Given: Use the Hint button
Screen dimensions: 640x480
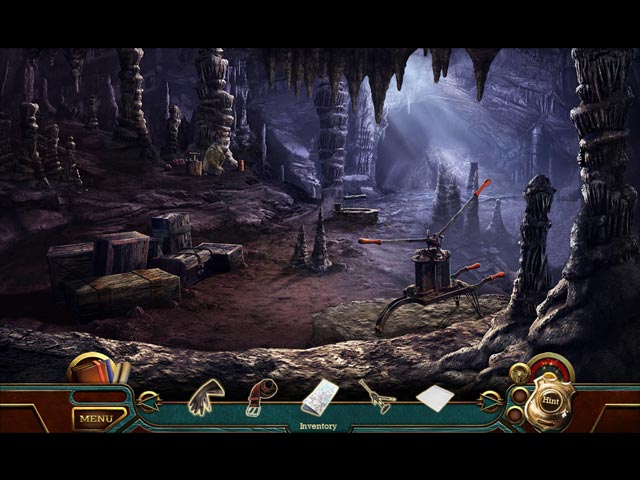Looking at the screenshot, I should 550,401.
